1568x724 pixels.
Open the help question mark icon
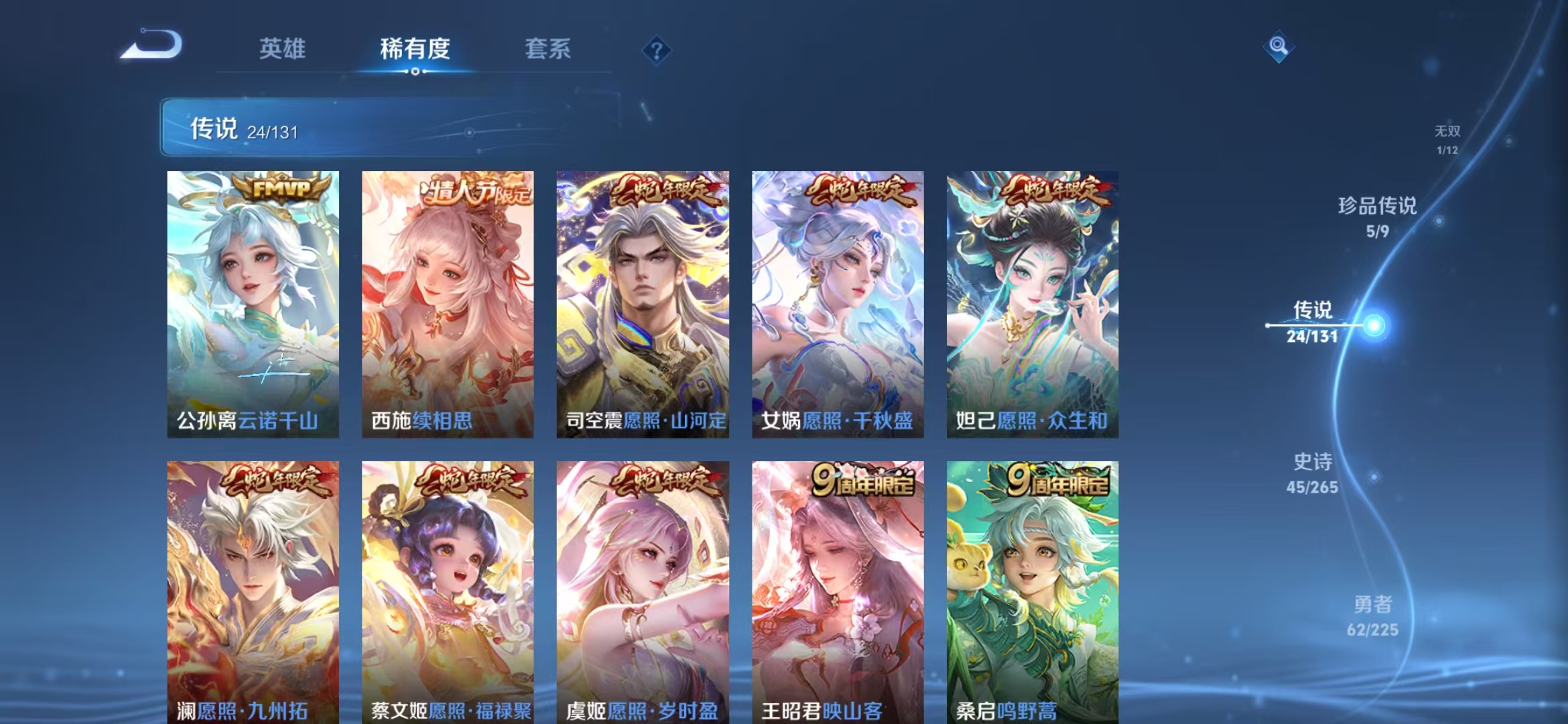pos(658,50)
